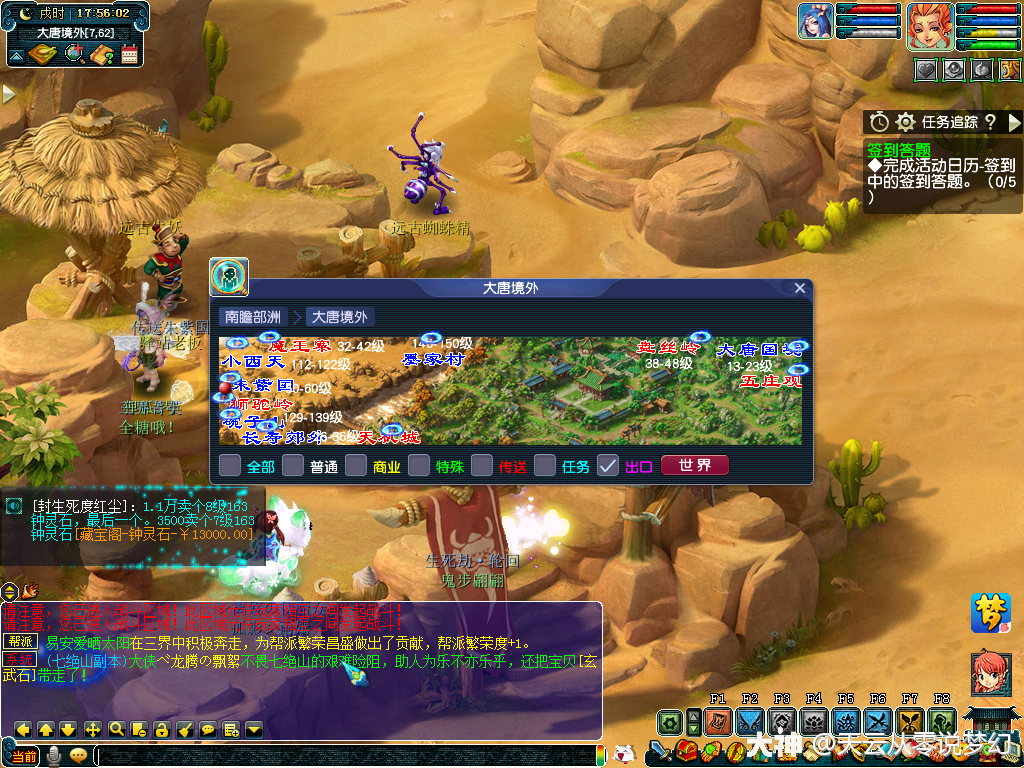Turn on the 传送 filter

pos(482,465)
